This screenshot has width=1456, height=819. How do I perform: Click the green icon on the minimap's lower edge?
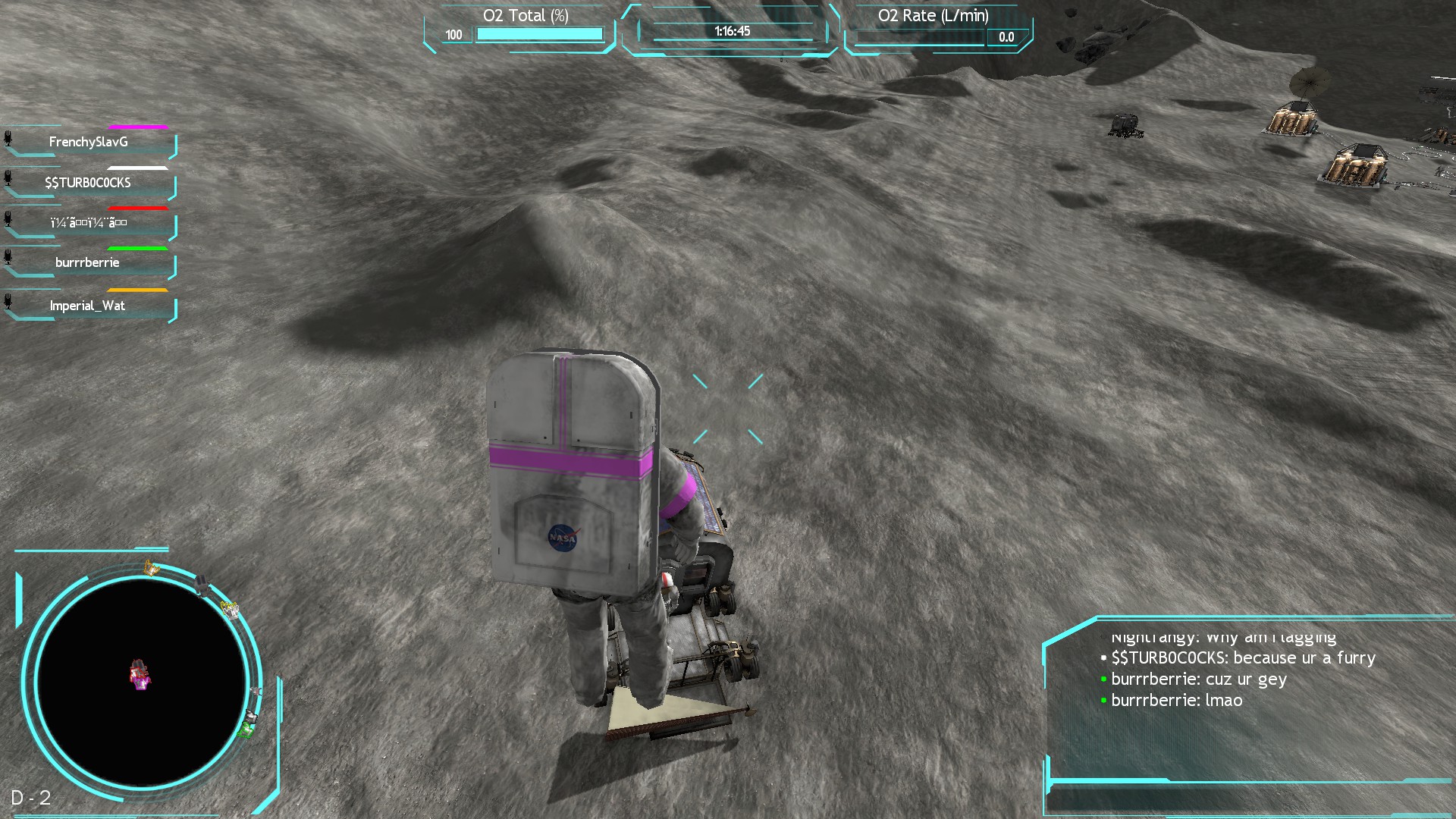pyautogui.click(x=246, y=730)
